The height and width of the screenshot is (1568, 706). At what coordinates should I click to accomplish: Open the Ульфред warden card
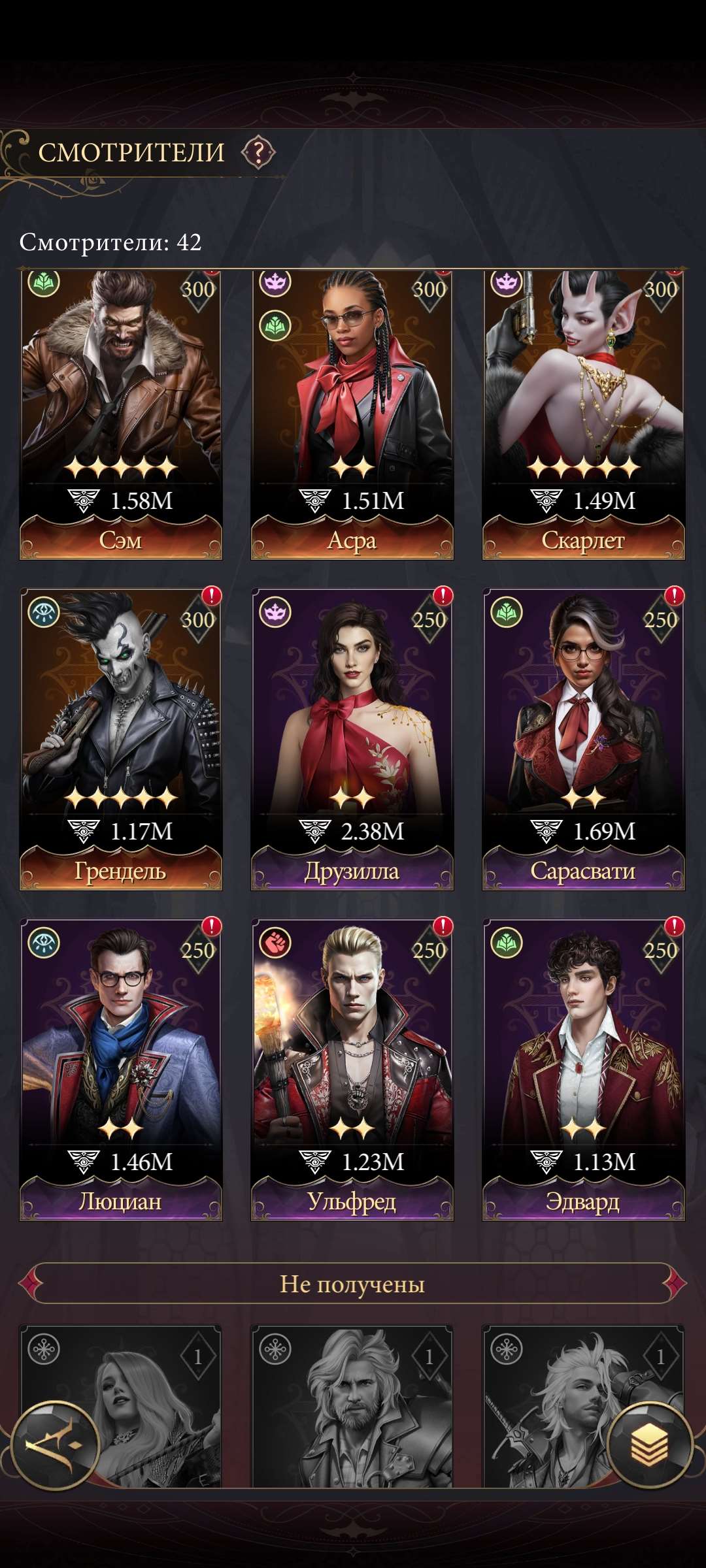[352, 1069]
